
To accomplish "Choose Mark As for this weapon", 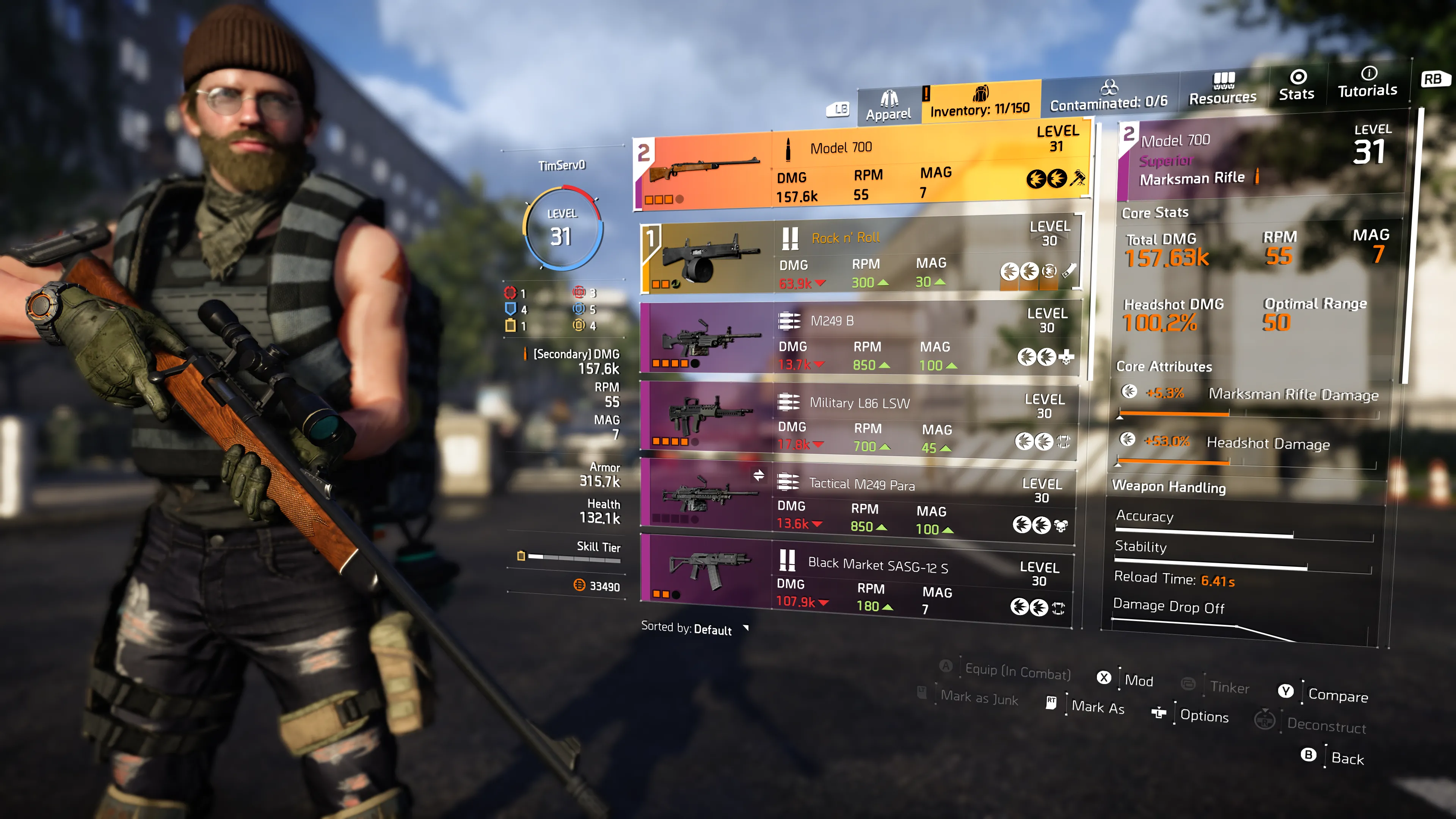I will [1098, 707].
